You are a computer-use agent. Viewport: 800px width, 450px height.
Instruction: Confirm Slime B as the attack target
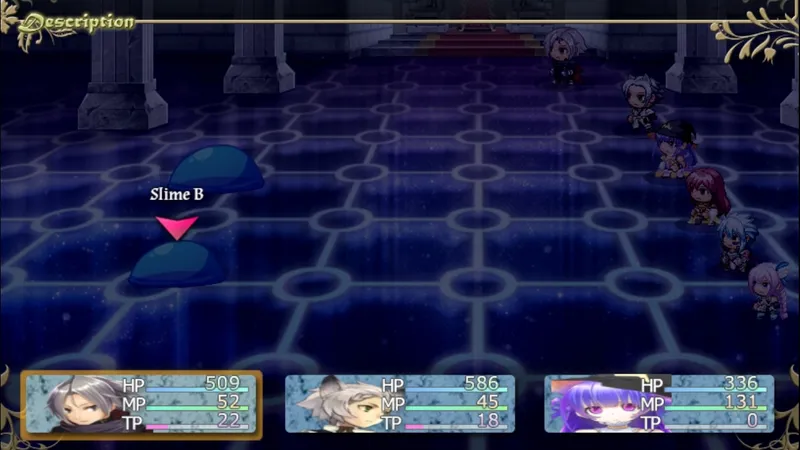click(x=175, y=265)
